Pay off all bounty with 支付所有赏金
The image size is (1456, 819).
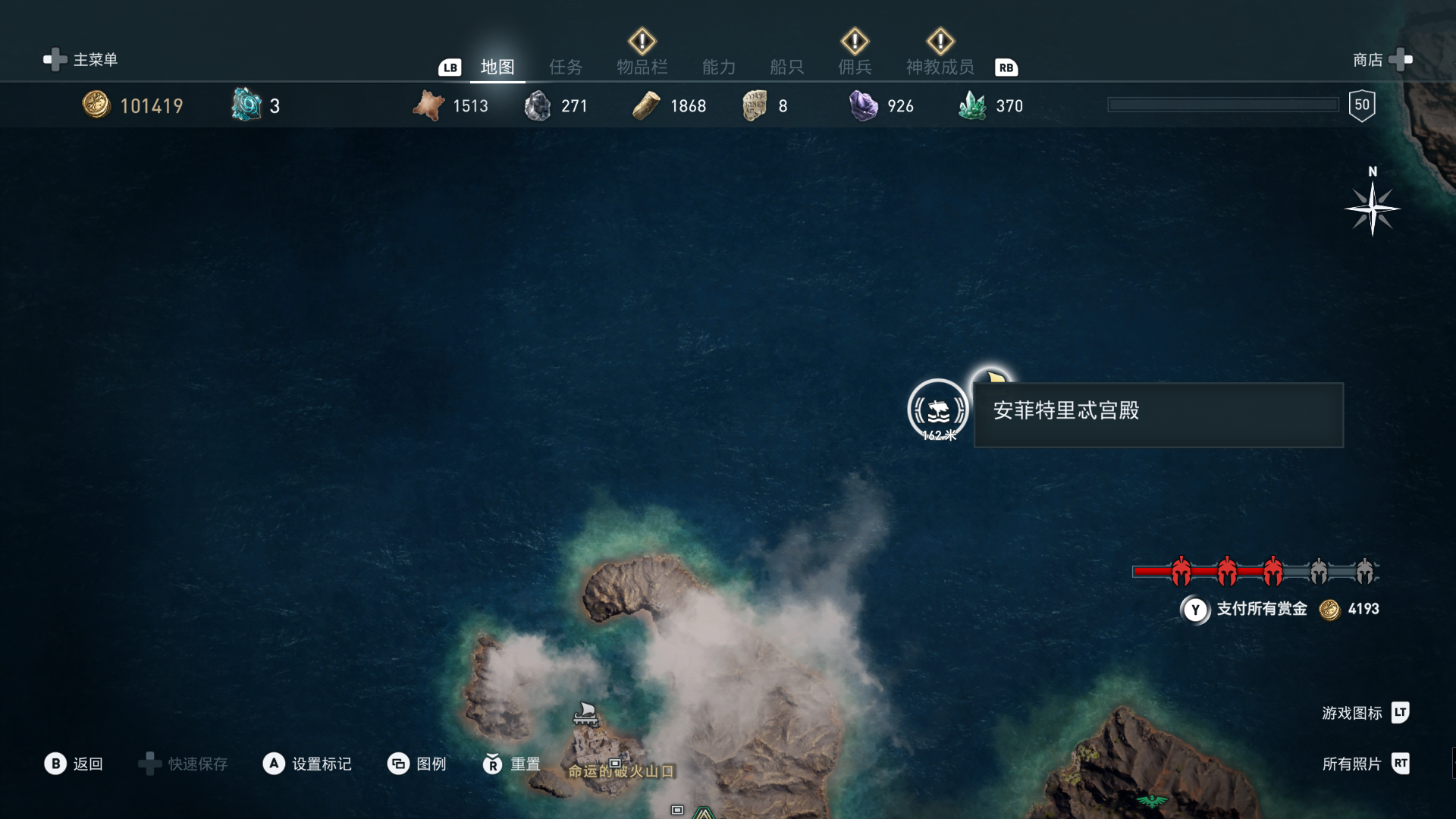[x=1260, y=609]
